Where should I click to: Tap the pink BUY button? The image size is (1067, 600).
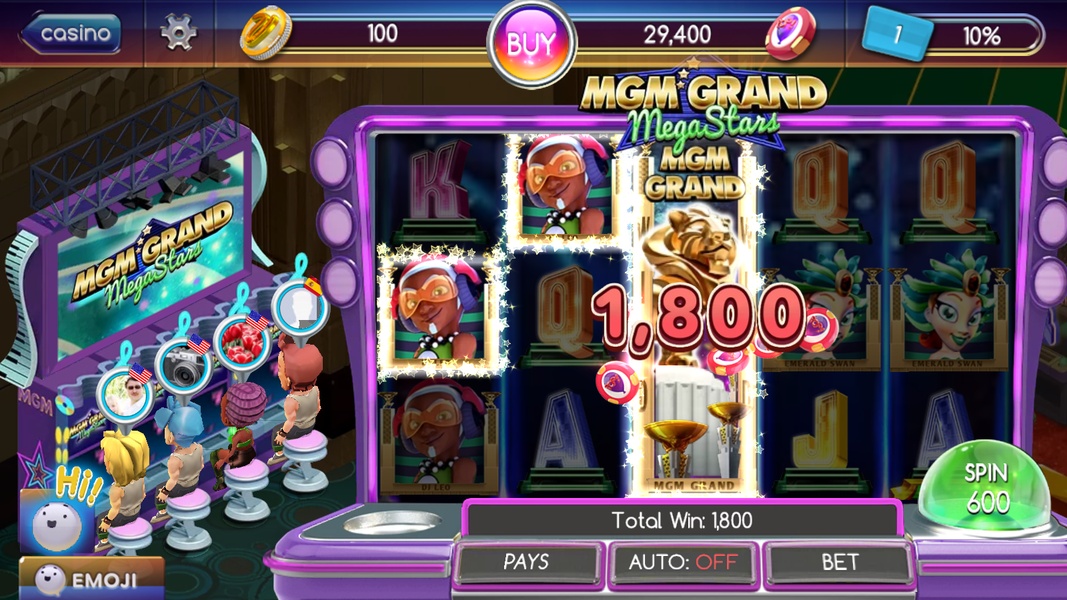(531, 43)
